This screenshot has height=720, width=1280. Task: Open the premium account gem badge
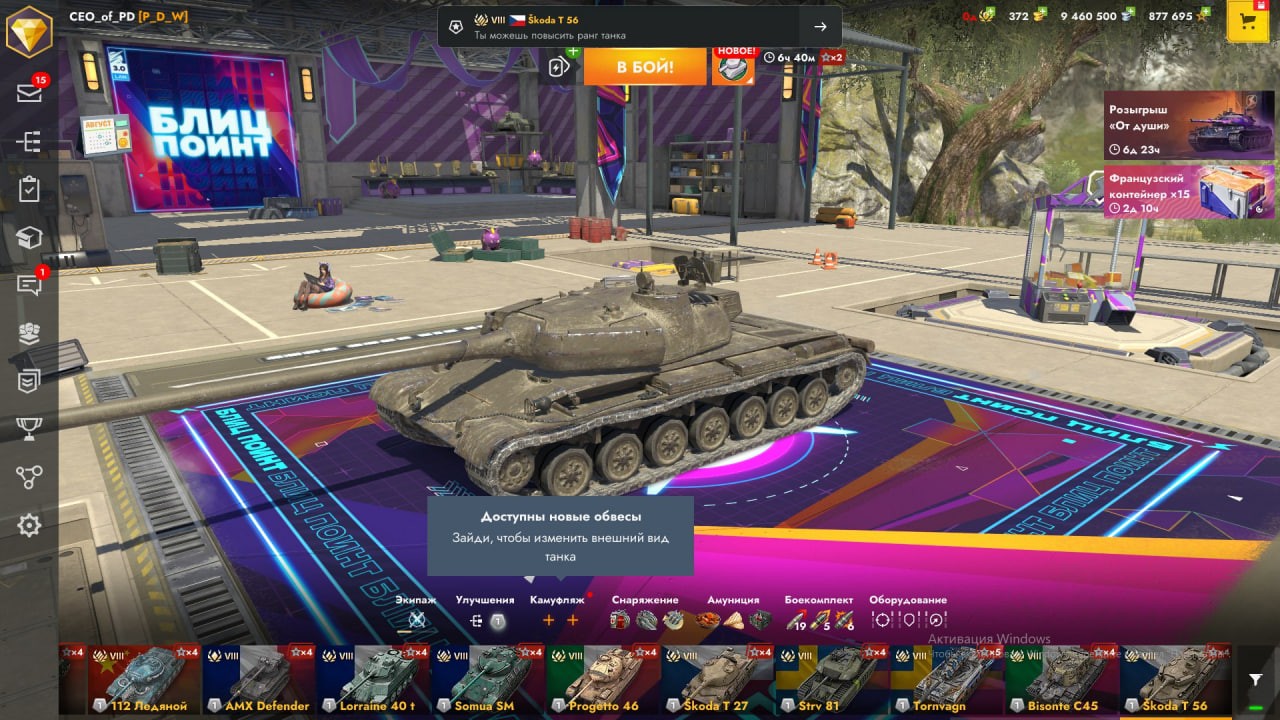29,31
